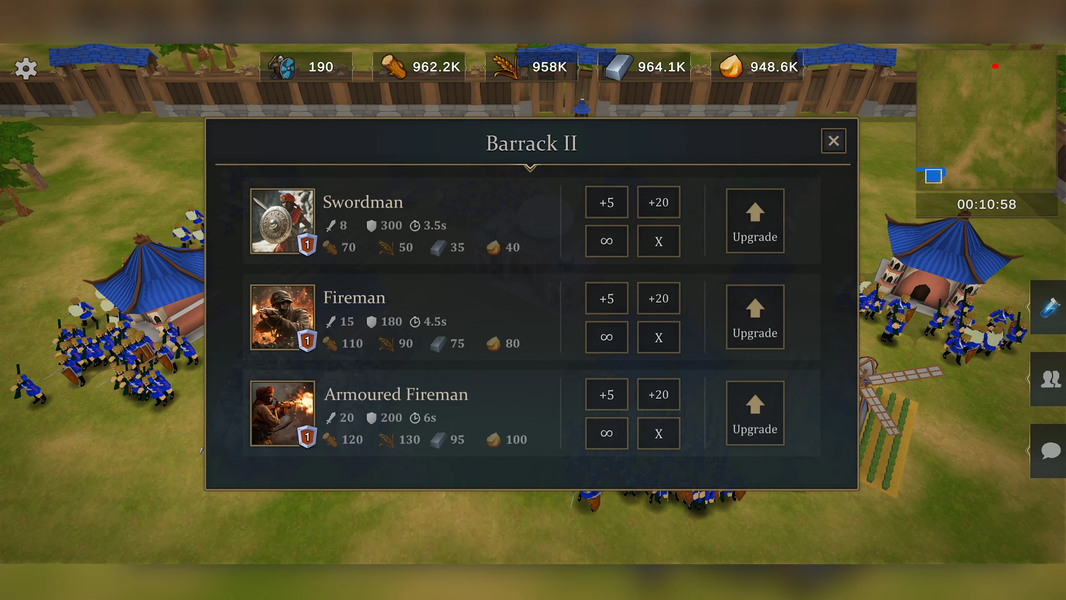Enable infinite Swordman production

point(607,241)
